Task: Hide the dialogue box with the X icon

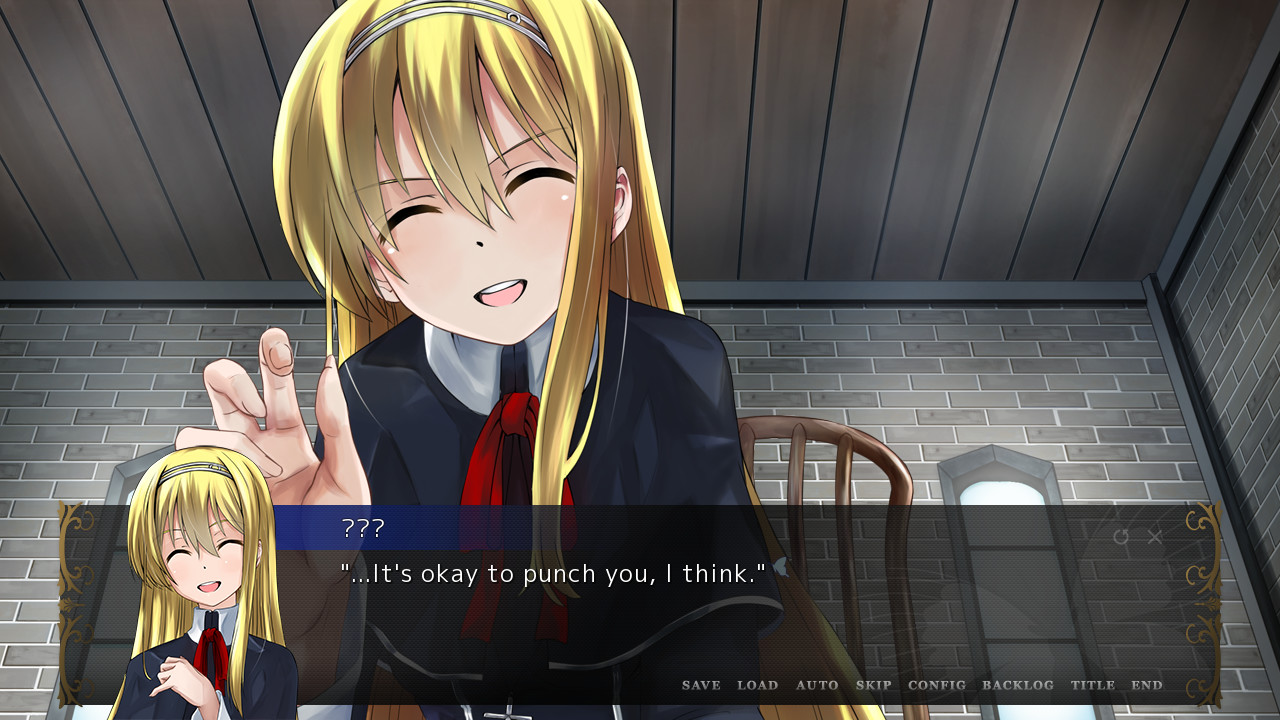Action: 1155,537
